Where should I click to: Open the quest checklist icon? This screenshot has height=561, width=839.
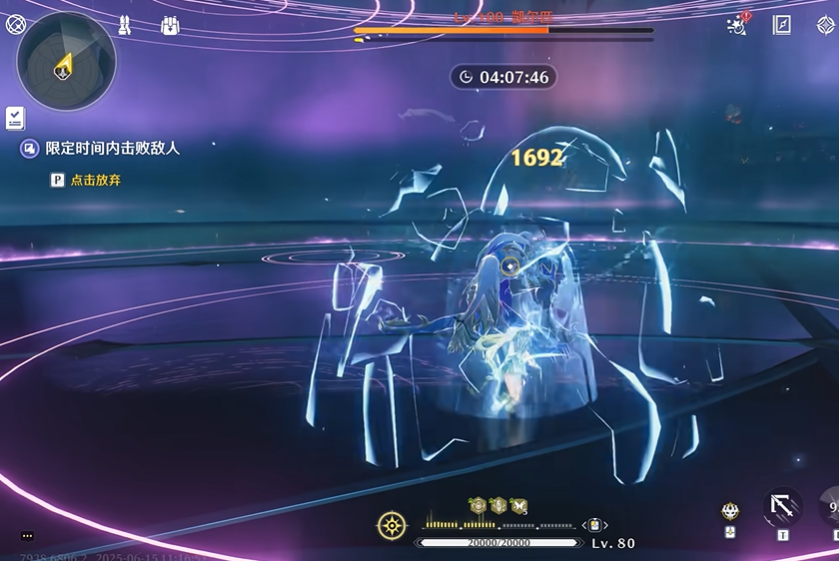[x=15, y=118]
